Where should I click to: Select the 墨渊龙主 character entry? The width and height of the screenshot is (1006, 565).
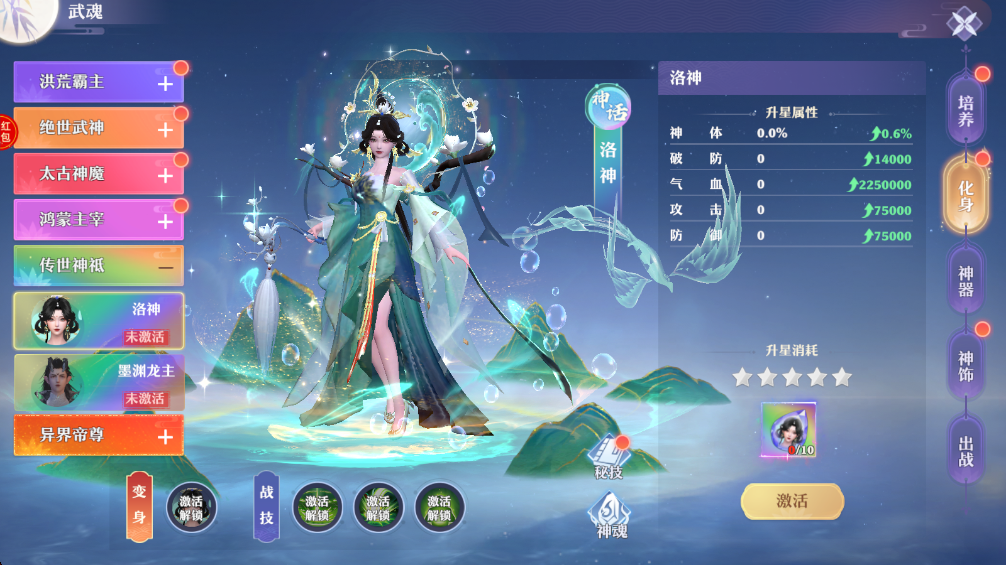click(x=98, y=381)
